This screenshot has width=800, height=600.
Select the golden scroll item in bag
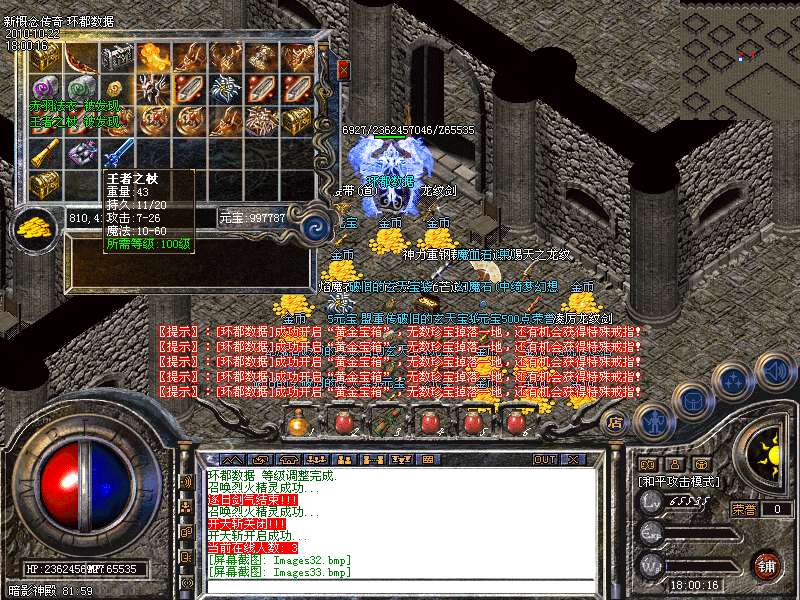[47, 153]
